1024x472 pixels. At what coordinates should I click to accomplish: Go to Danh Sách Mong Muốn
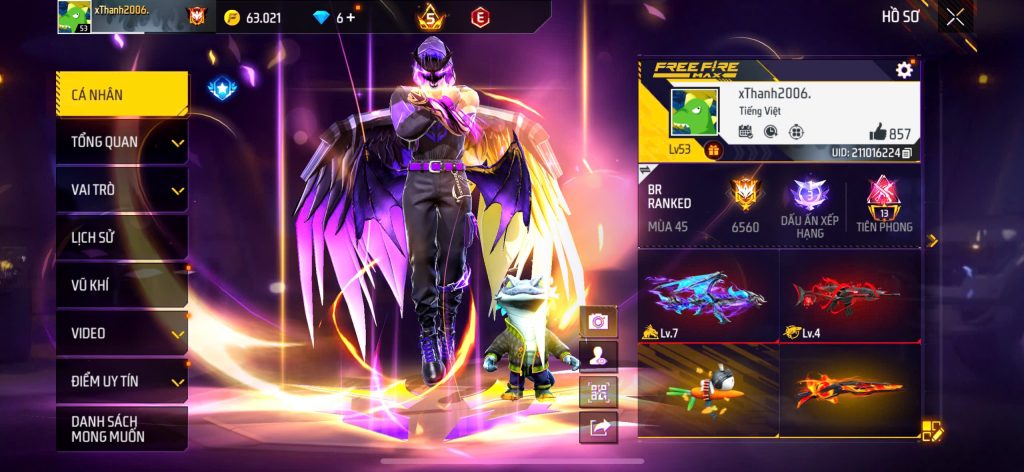(x=121, y=428)
